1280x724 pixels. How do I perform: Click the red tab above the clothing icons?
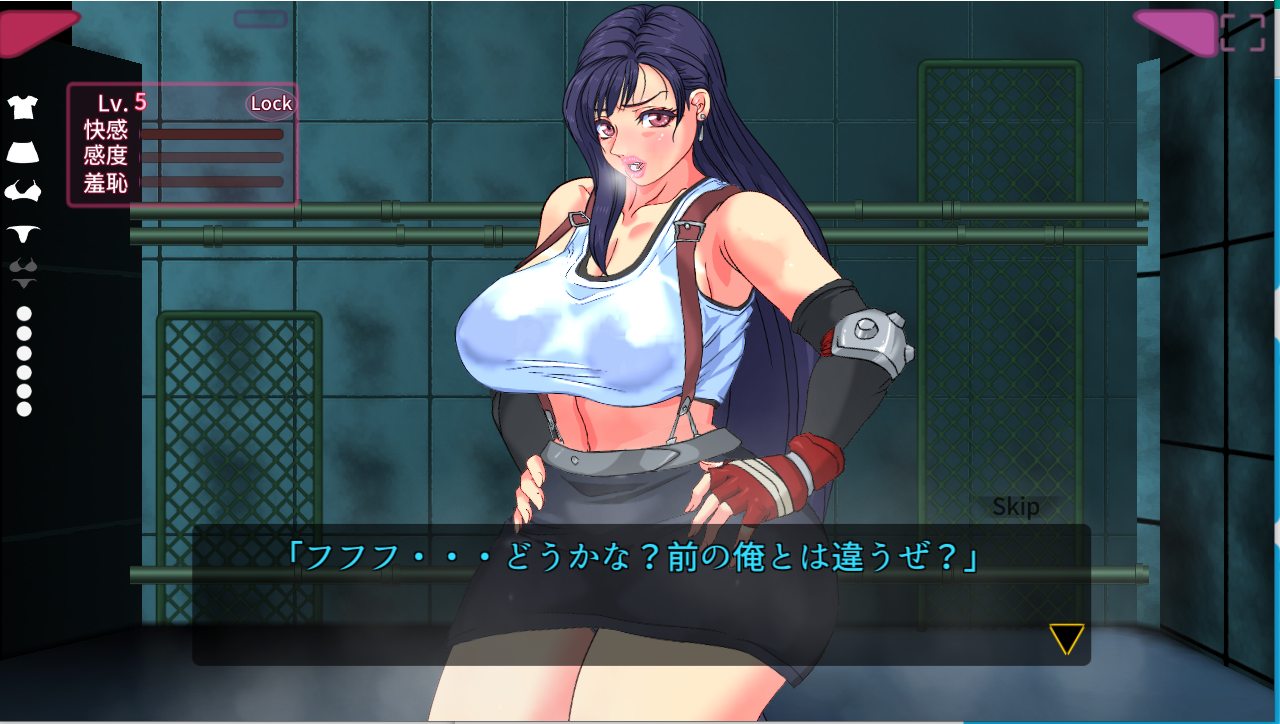tap(35, 30)
